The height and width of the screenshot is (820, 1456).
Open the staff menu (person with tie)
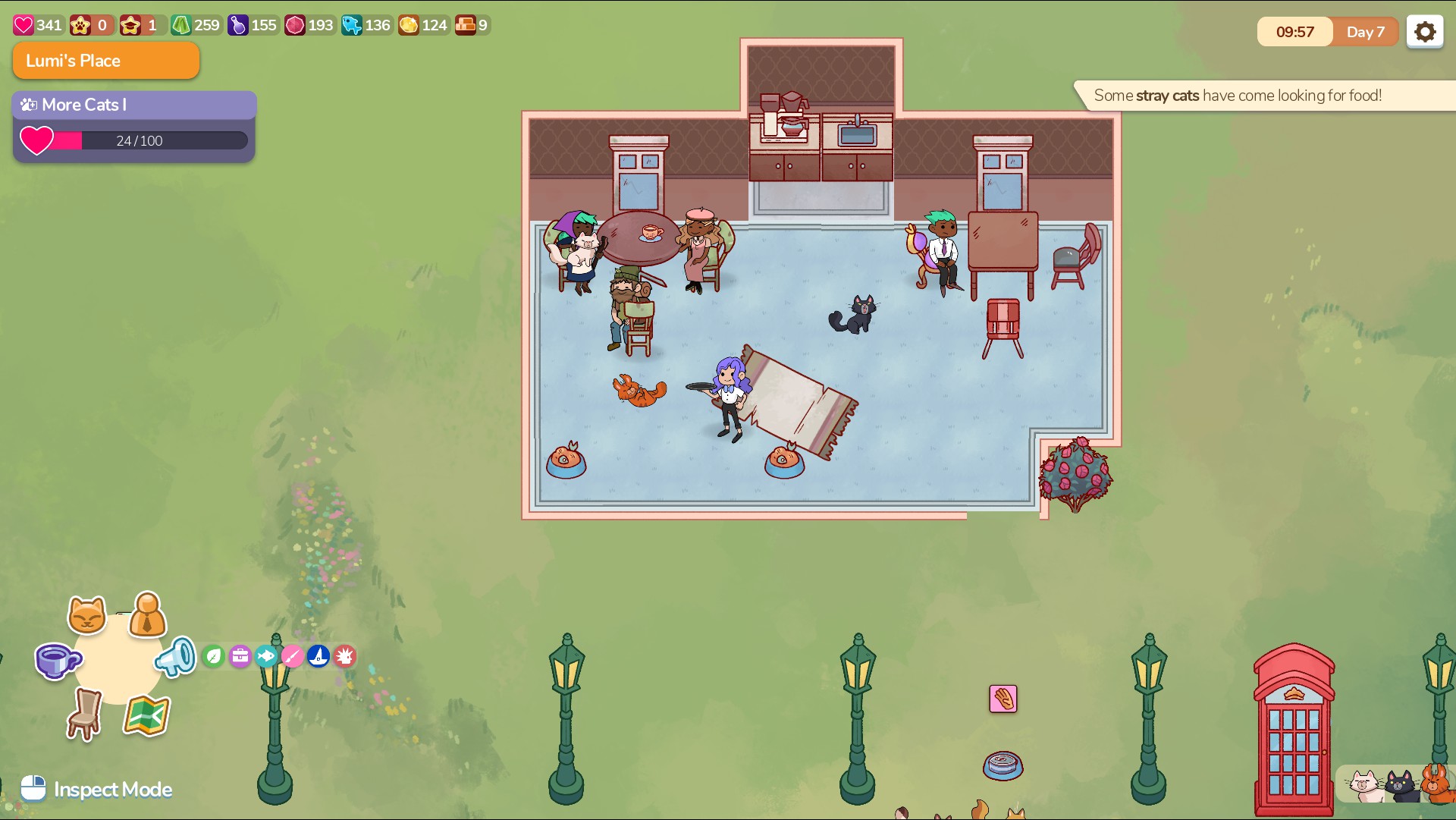pyautogui.click(x=148, y=614)
